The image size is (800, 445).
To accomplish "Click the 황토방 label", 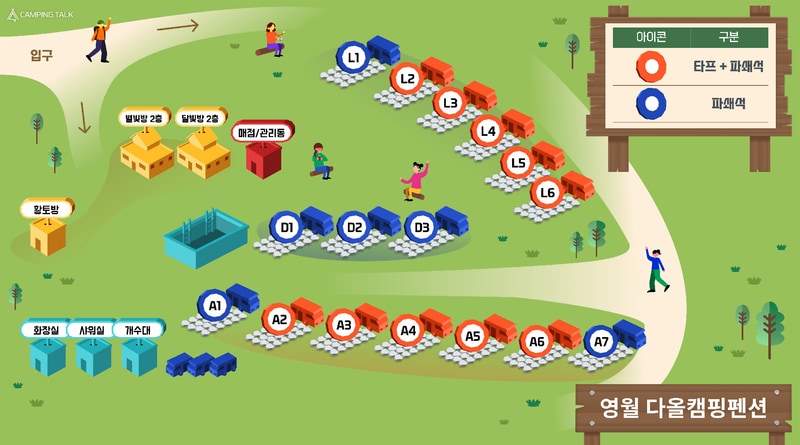I will (45, 209).
